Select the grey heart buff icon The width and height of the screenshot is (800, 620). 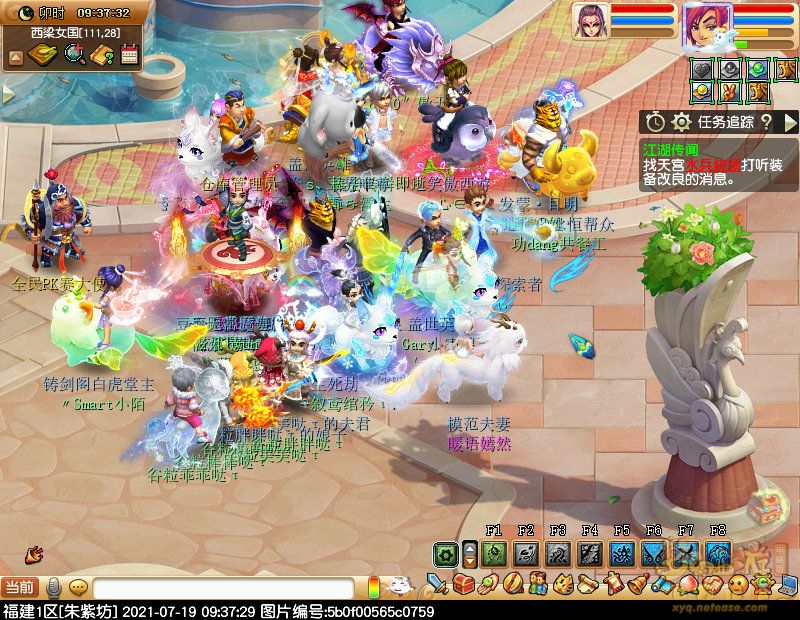[703, 70]
